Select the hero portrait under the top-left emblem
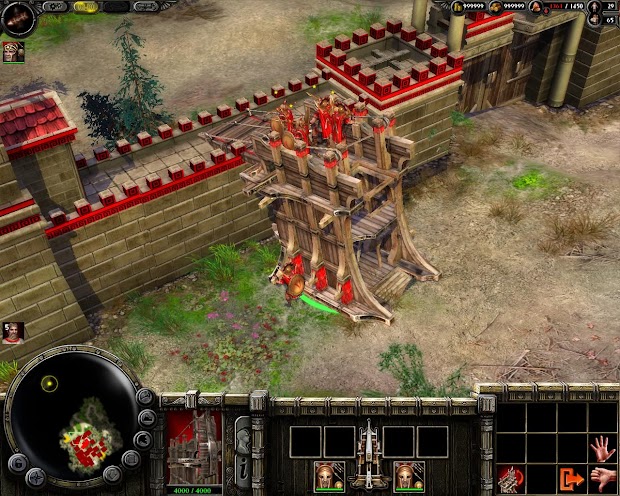 [13, 52]
